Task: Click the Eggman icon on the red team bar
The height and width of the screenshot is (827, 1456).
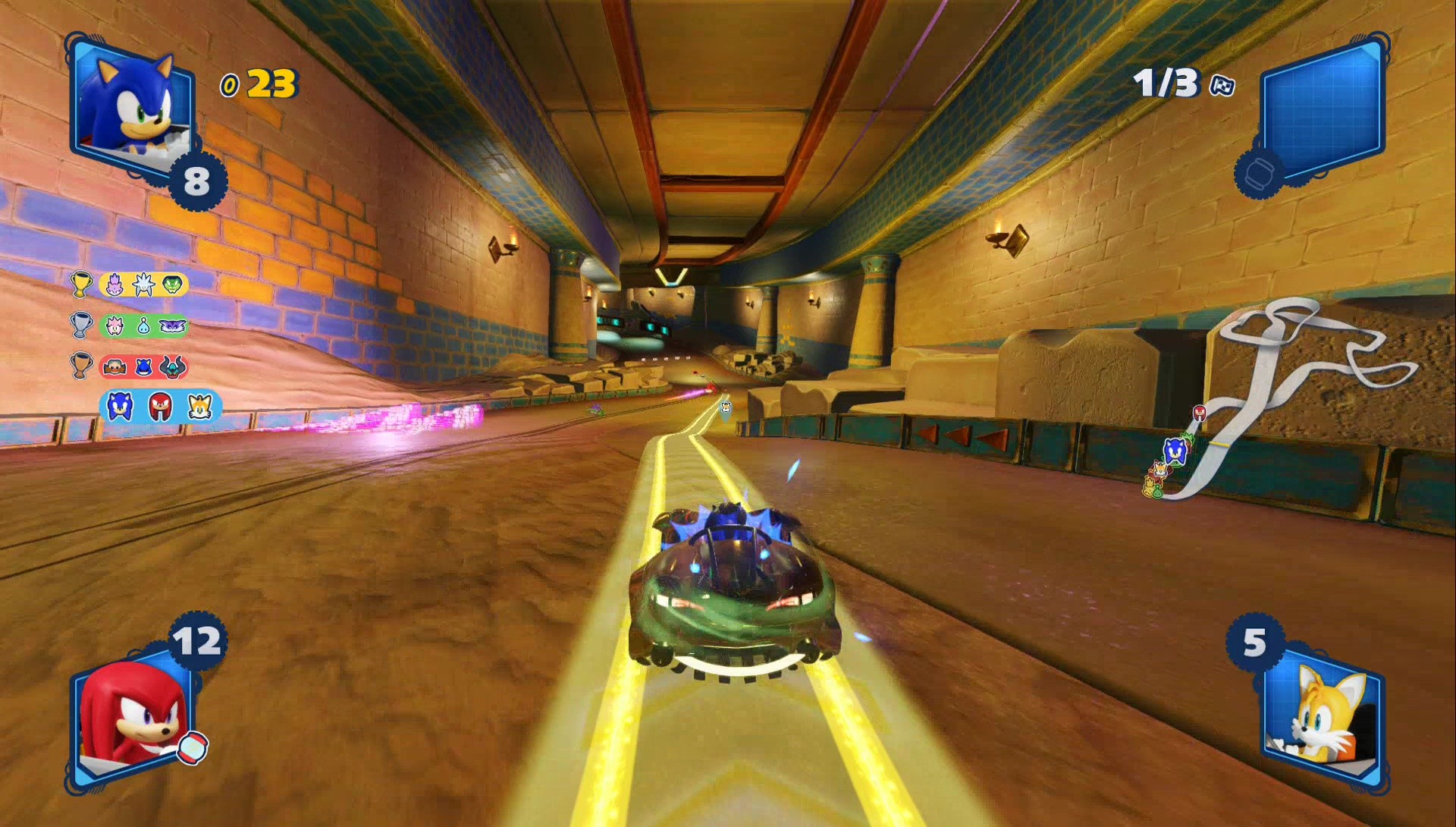Action: 115,367
